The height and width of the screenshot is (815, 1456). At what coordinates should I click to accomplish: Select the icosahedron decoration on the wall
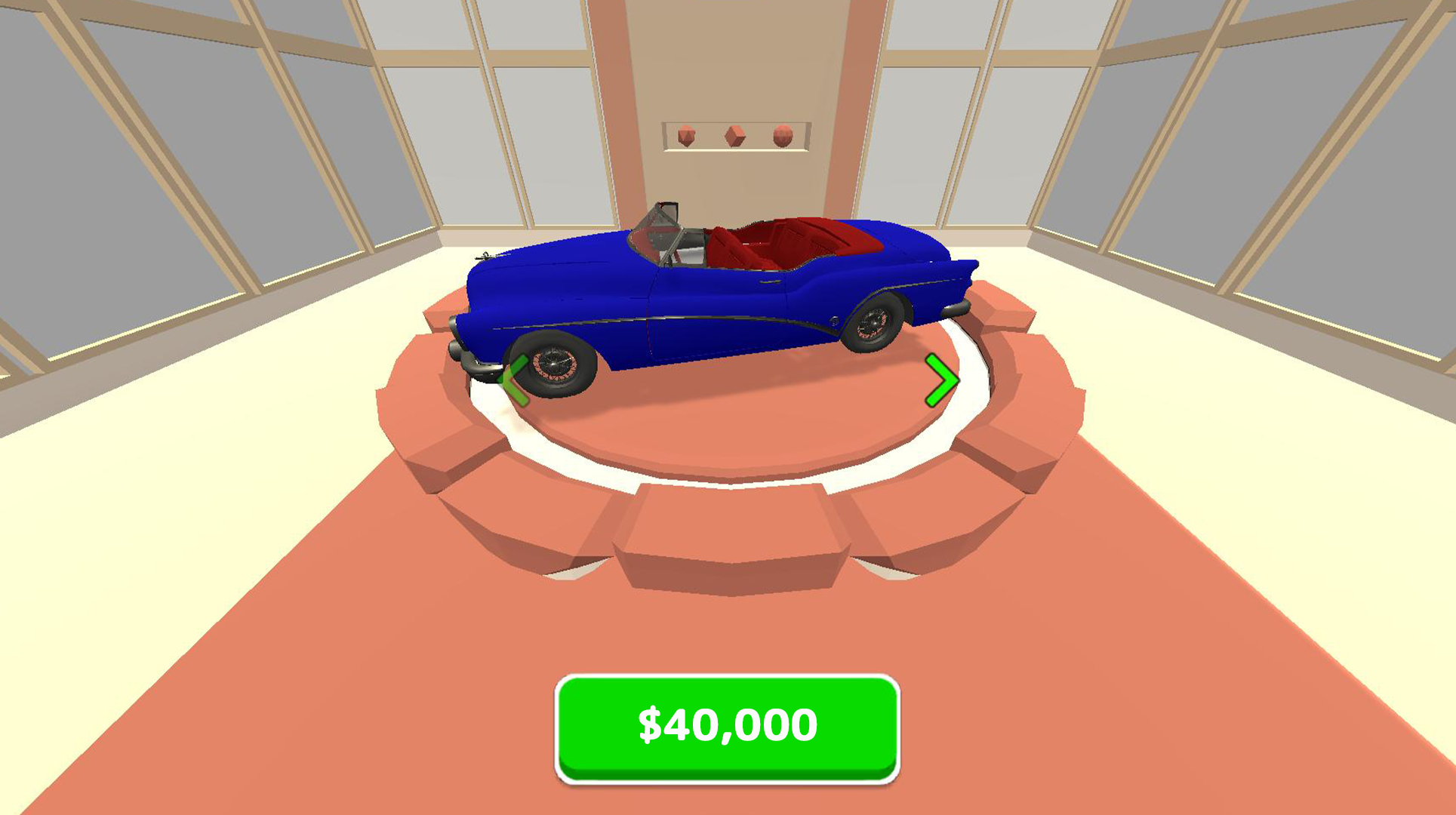(x=686, y=136)
